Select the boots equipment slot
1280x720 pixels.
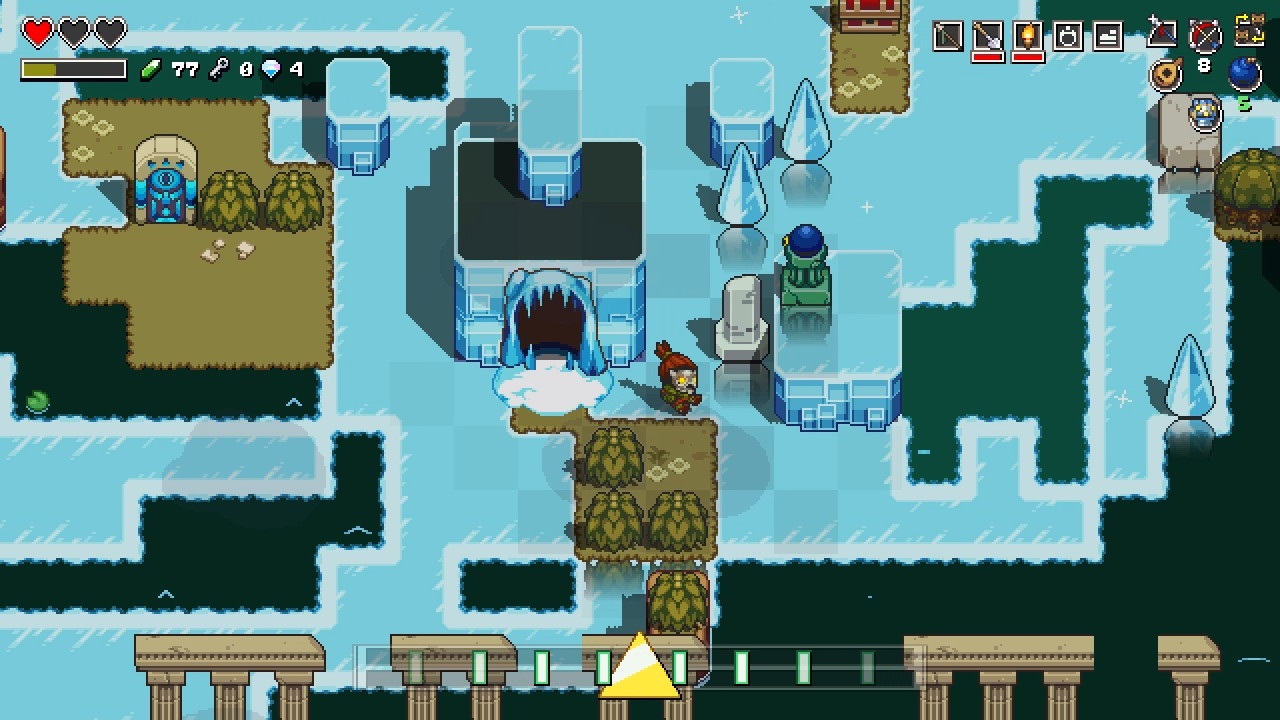point(1108,35)
